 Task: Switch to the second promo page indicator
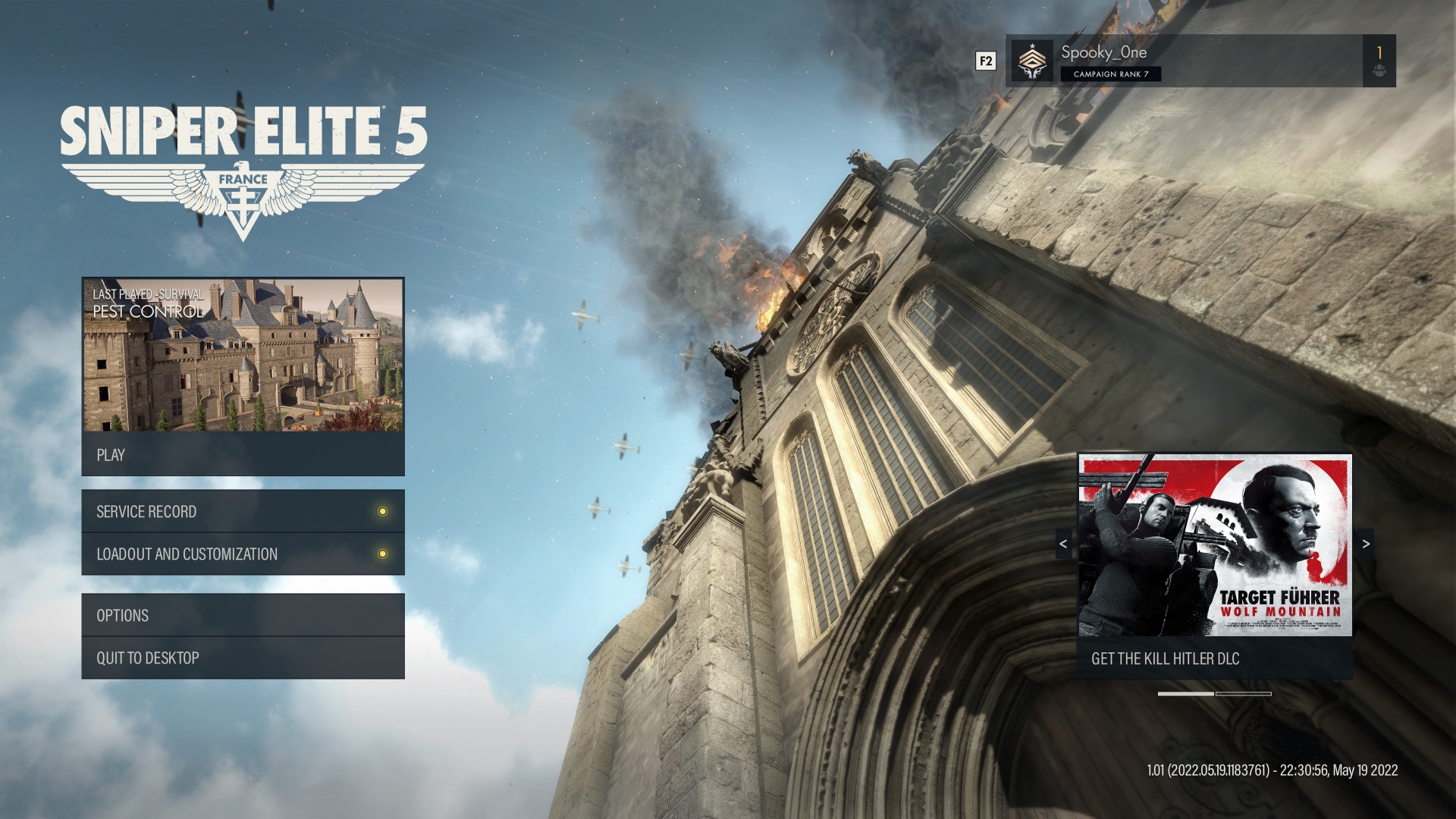coord(1244,694)
